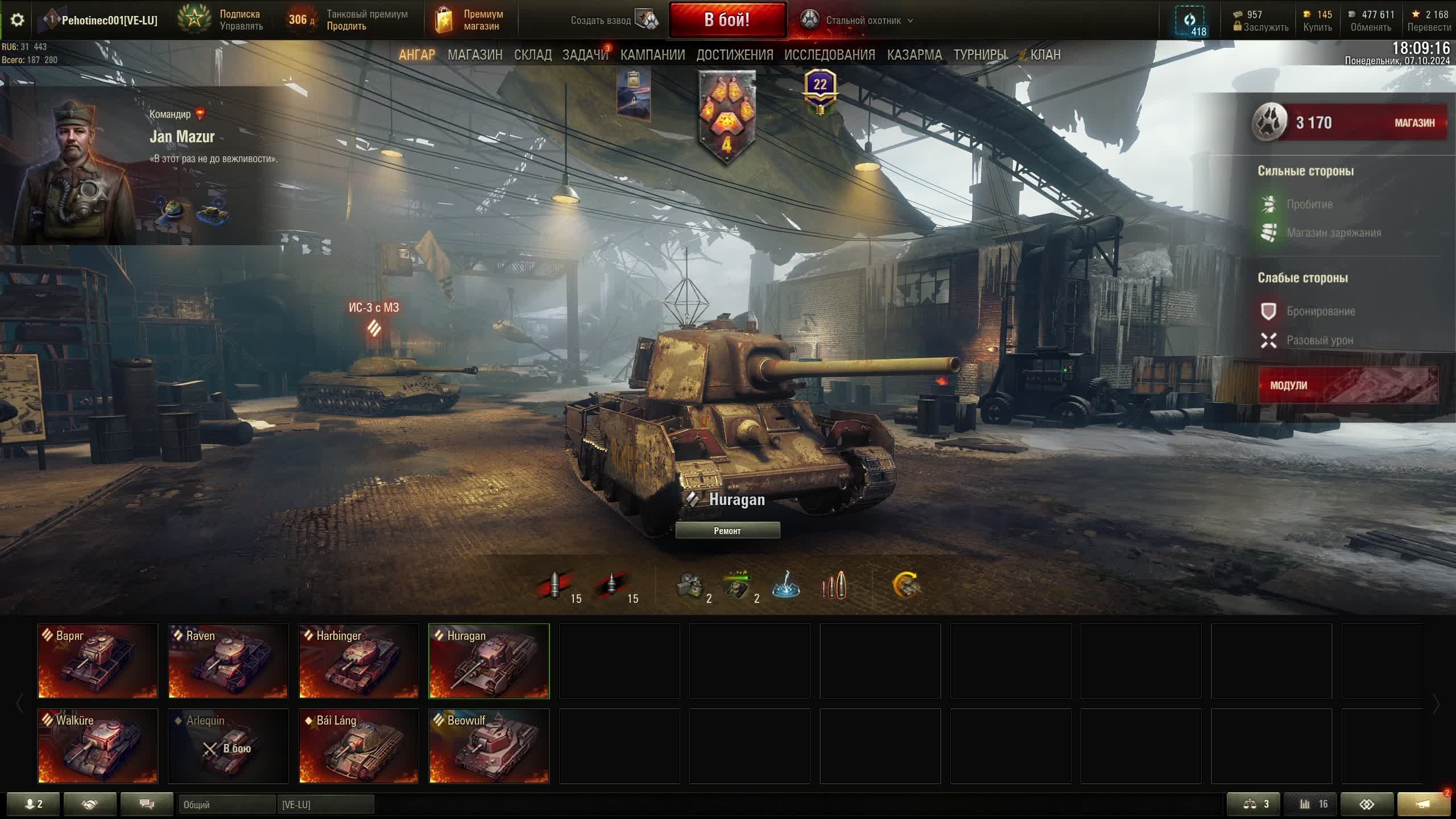The height and width of the screenshot is (819, 1456).
Task: Open the gear settings menu
Action: [17, 20]
